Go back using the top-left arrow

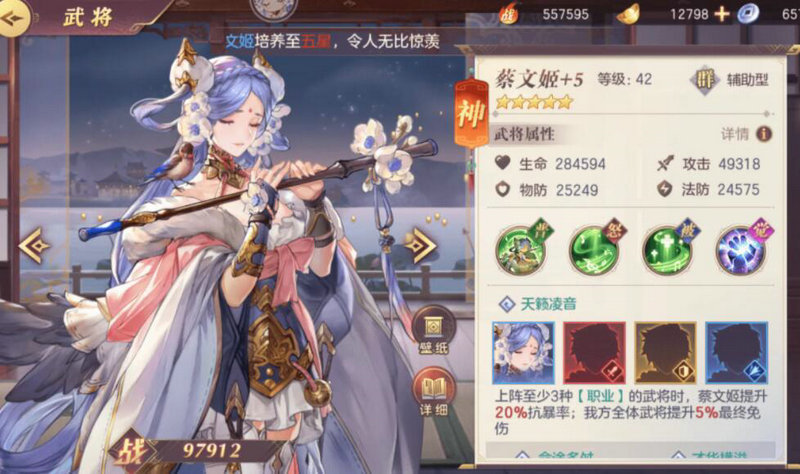(12, 21)
